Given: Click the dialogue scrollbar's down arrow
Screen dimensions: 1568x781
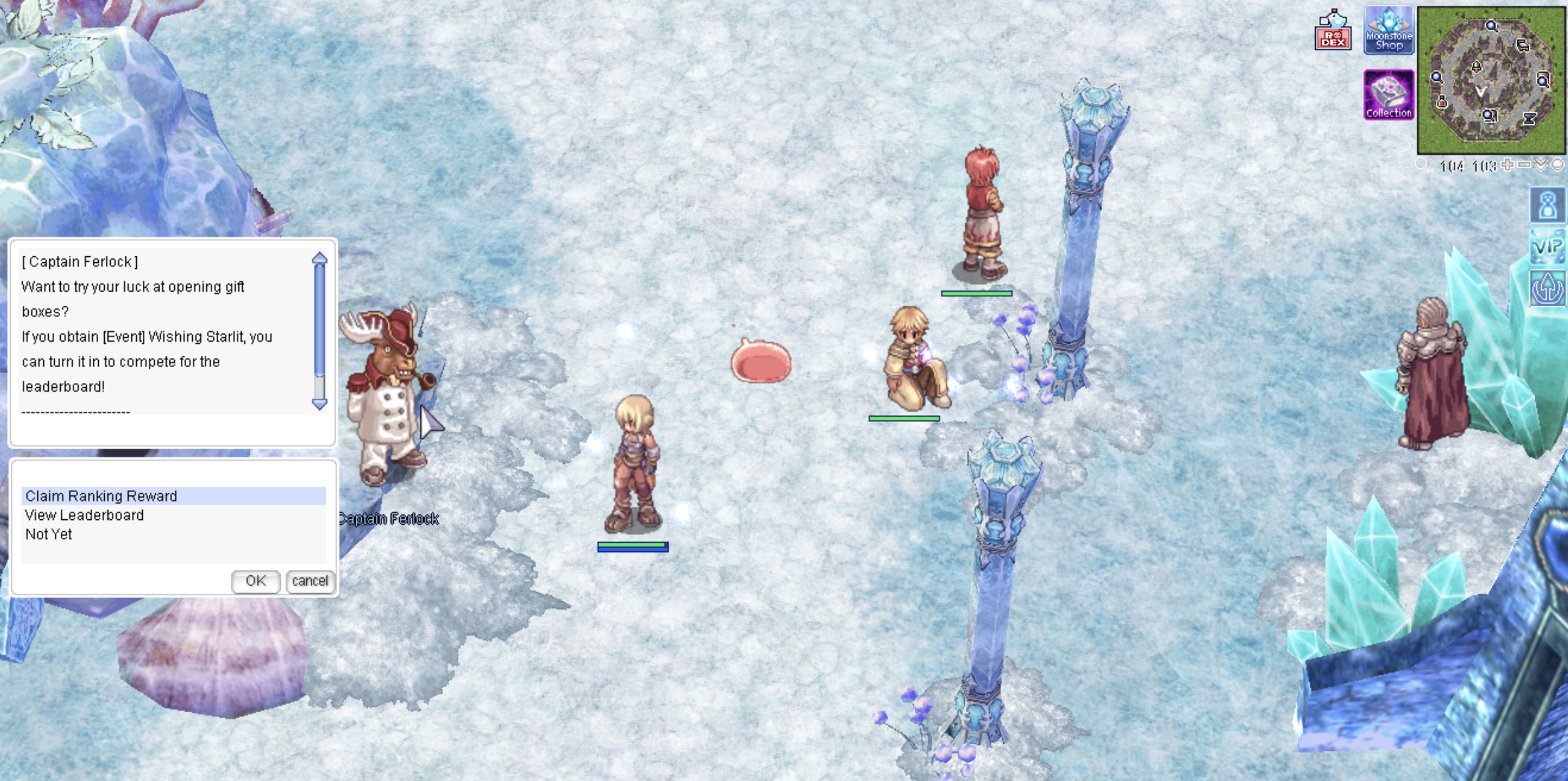Looking at the screenshot, I should pos(320,404).
